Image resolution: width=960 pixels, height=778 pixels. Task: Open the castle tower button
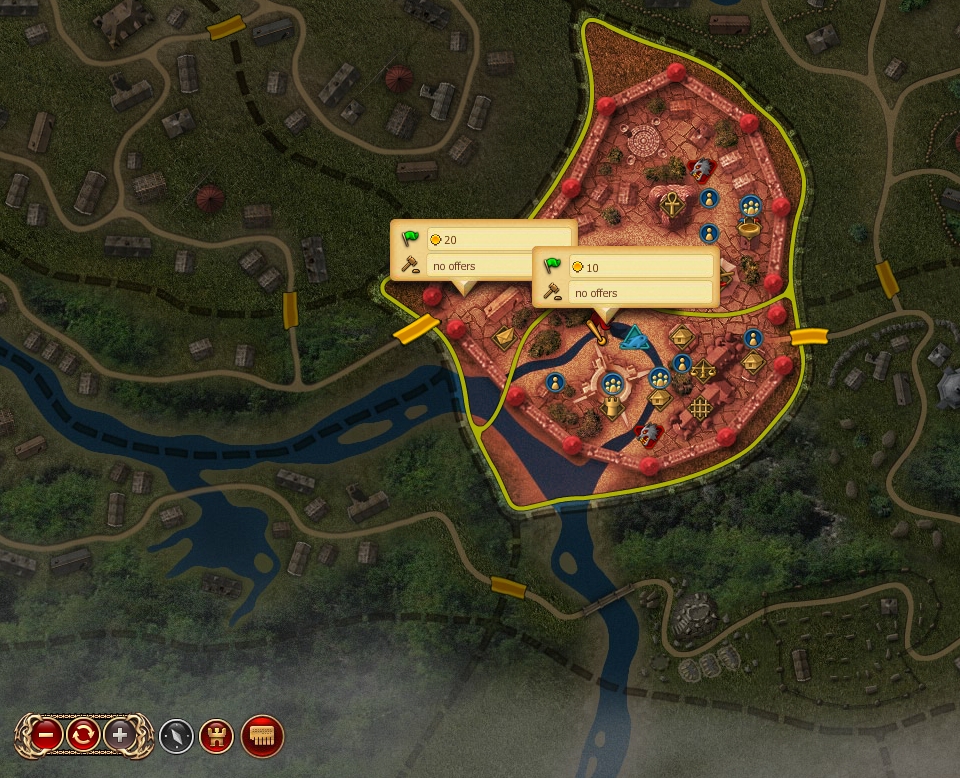click(x=217, y=736)
